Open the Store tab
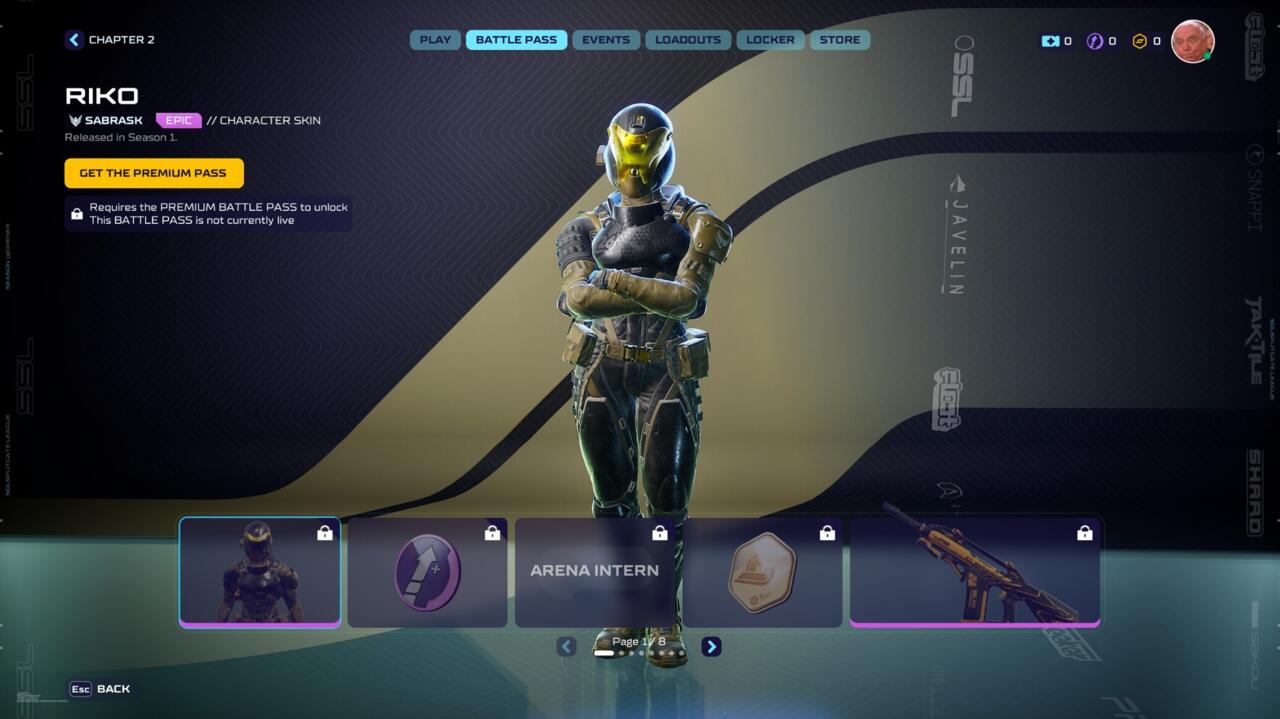This screenshot has height=719, width=1280. point(840,40)
